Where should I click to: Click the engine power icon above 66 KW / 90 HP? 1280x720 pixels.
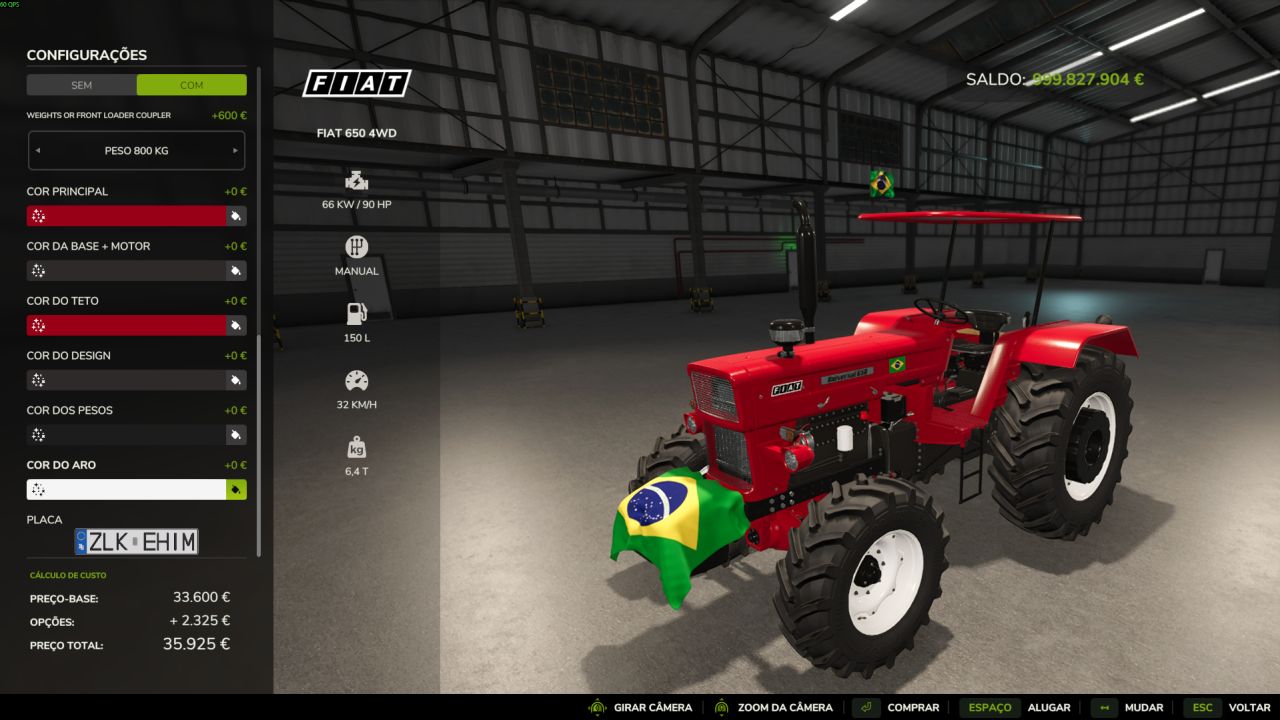tap(356, 181)
